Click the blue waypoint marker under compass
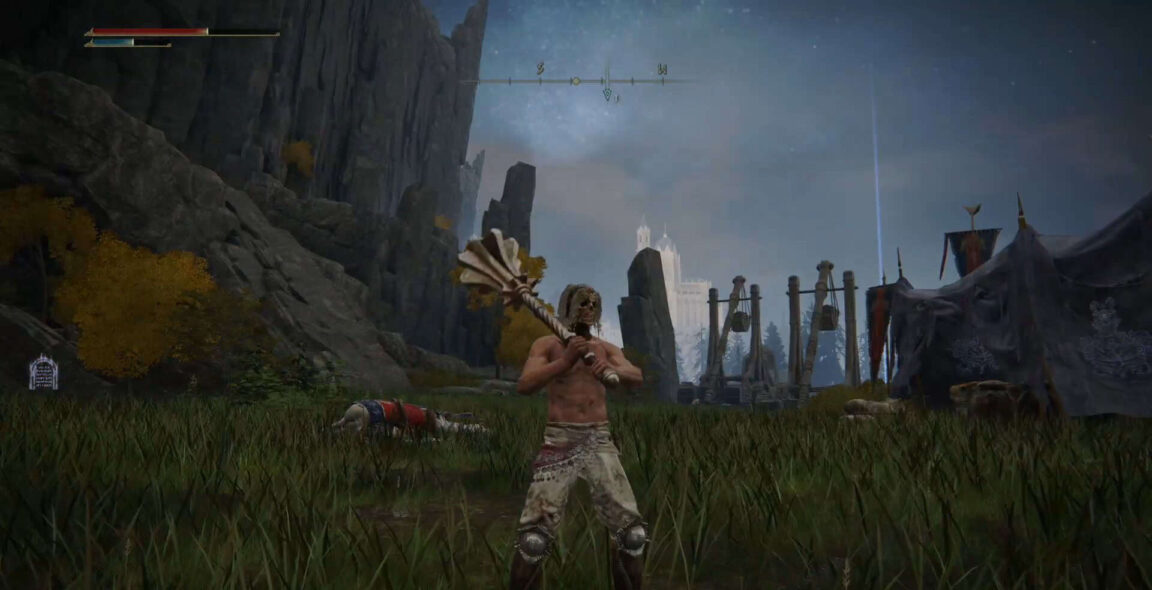The image size is (1152, 590). point(607,94)
